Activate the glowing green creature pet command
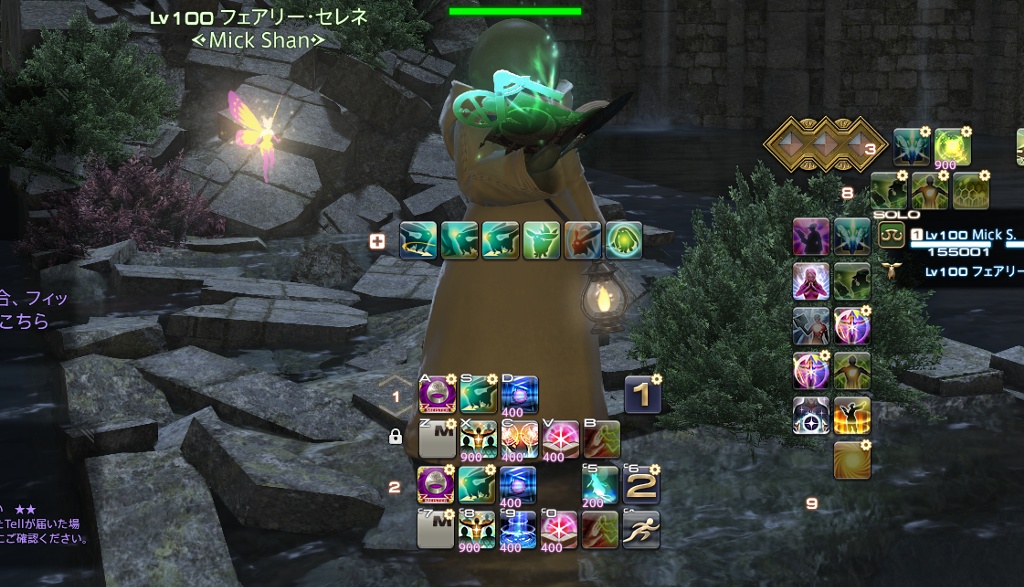Image resolution: width=1024 pixels, height=587 pixels. click(623, 241)
